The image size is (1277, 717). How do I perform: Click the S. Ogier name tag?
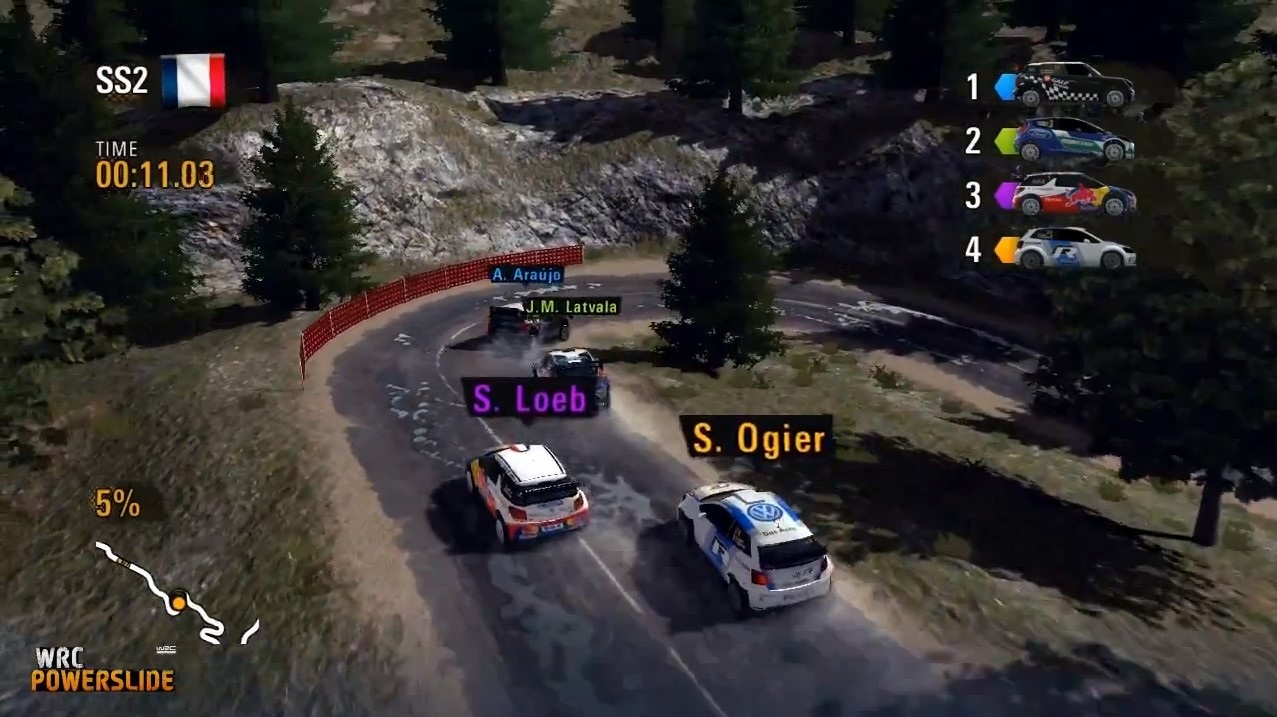tap(755, 438)
